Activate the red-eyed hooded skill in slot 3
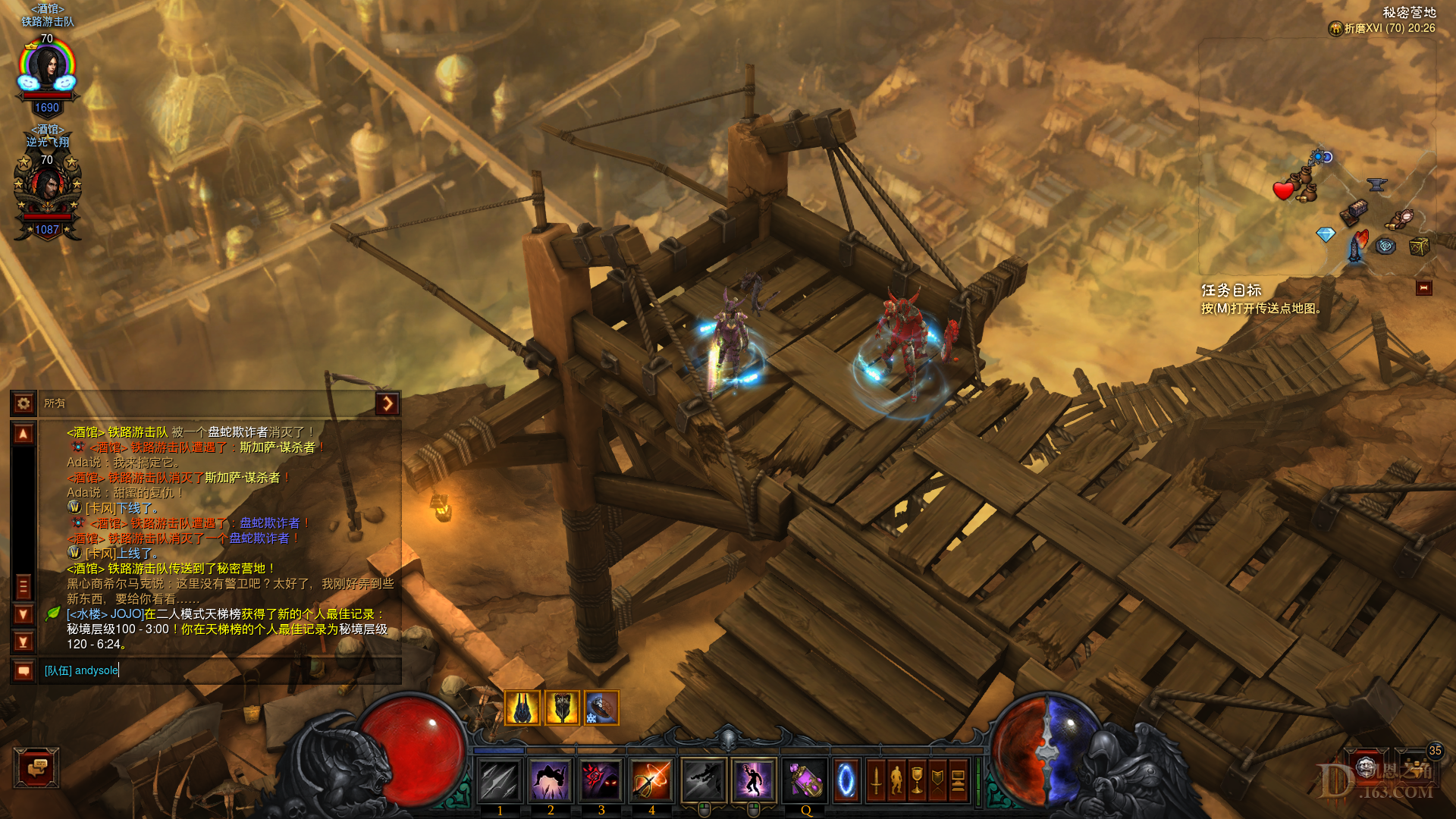The image size is (1456, 819). pyautogui.click(x=601, y=780)
